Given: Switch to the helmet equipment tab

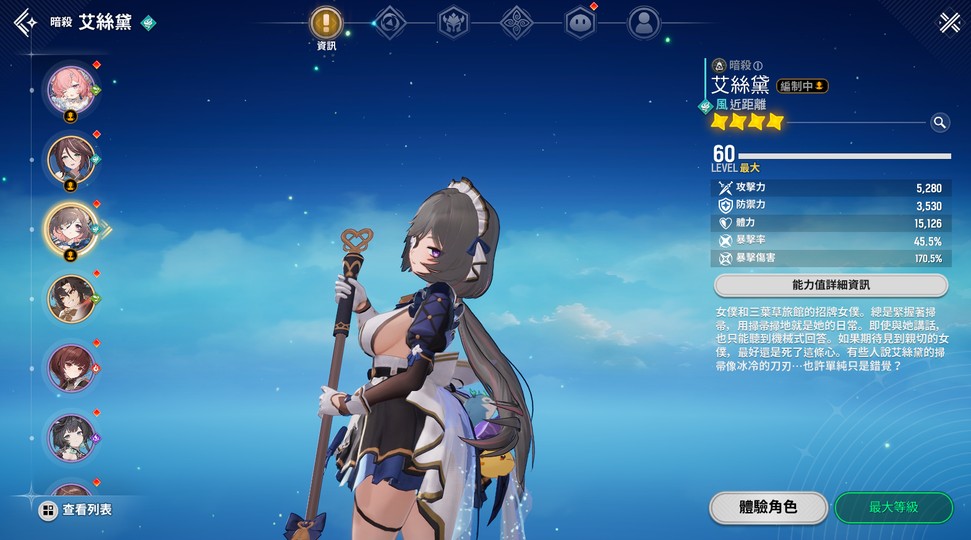Looking at the screenshot, I should 453,22.
